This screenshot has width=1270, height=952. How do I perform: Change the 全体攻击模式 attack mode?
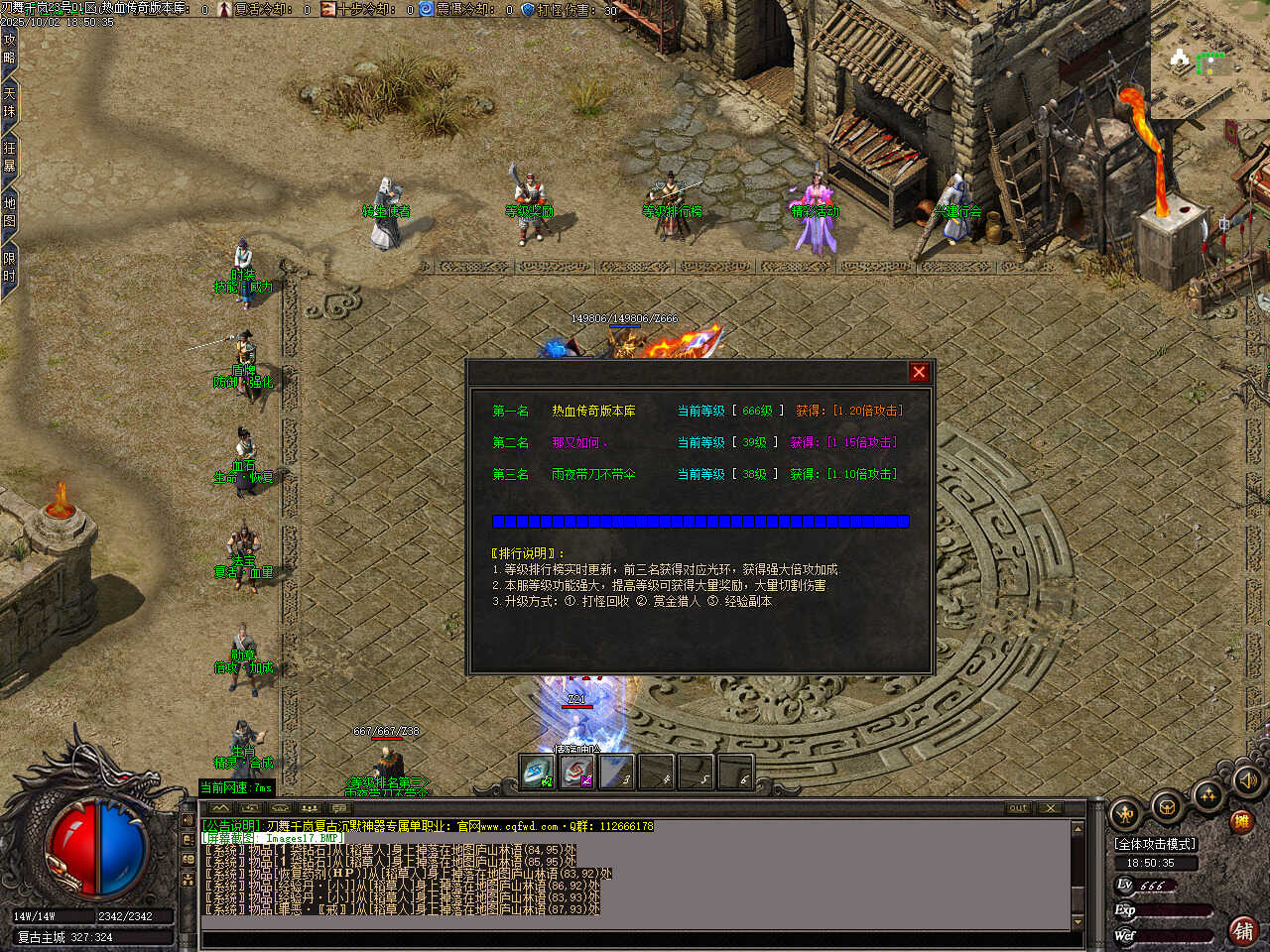point(1156,844)
